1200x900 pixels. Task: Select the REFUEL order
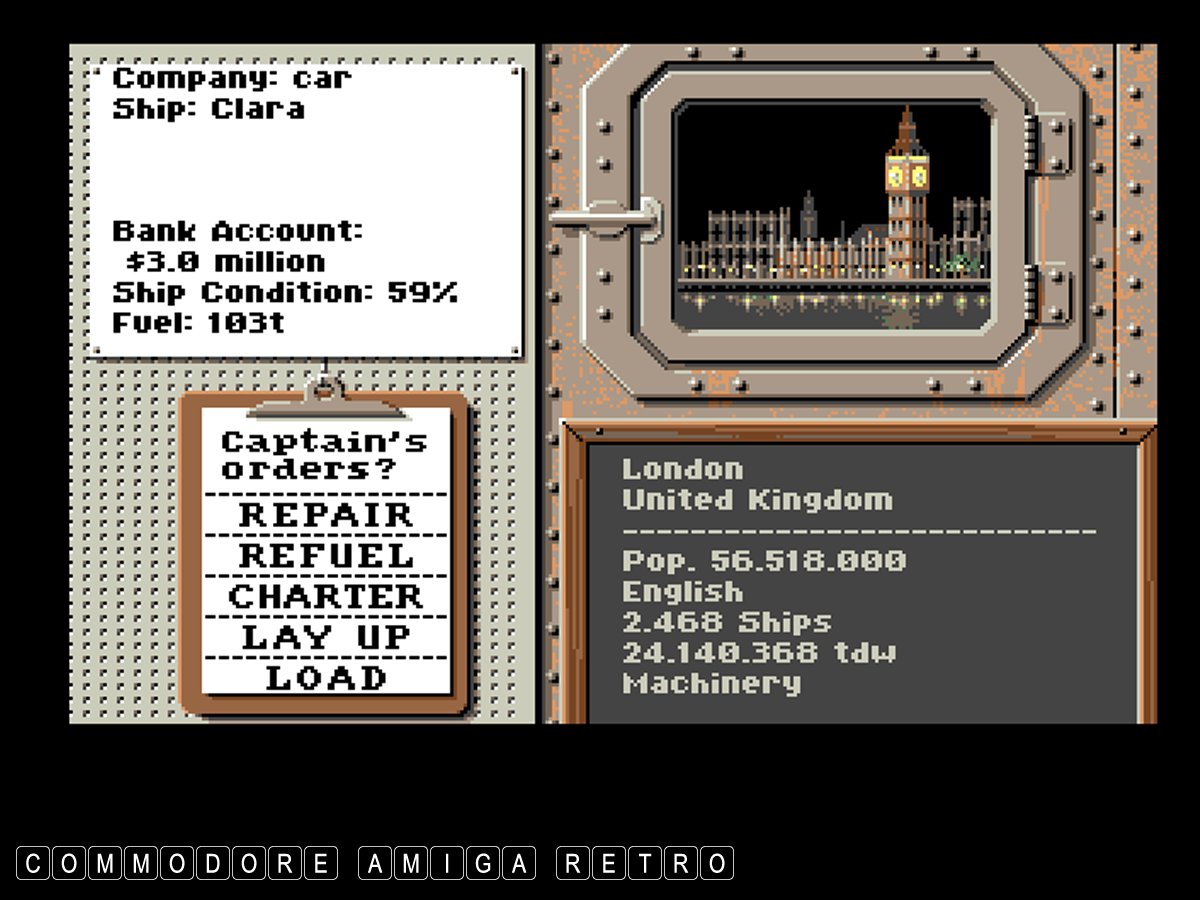point(325,556)
